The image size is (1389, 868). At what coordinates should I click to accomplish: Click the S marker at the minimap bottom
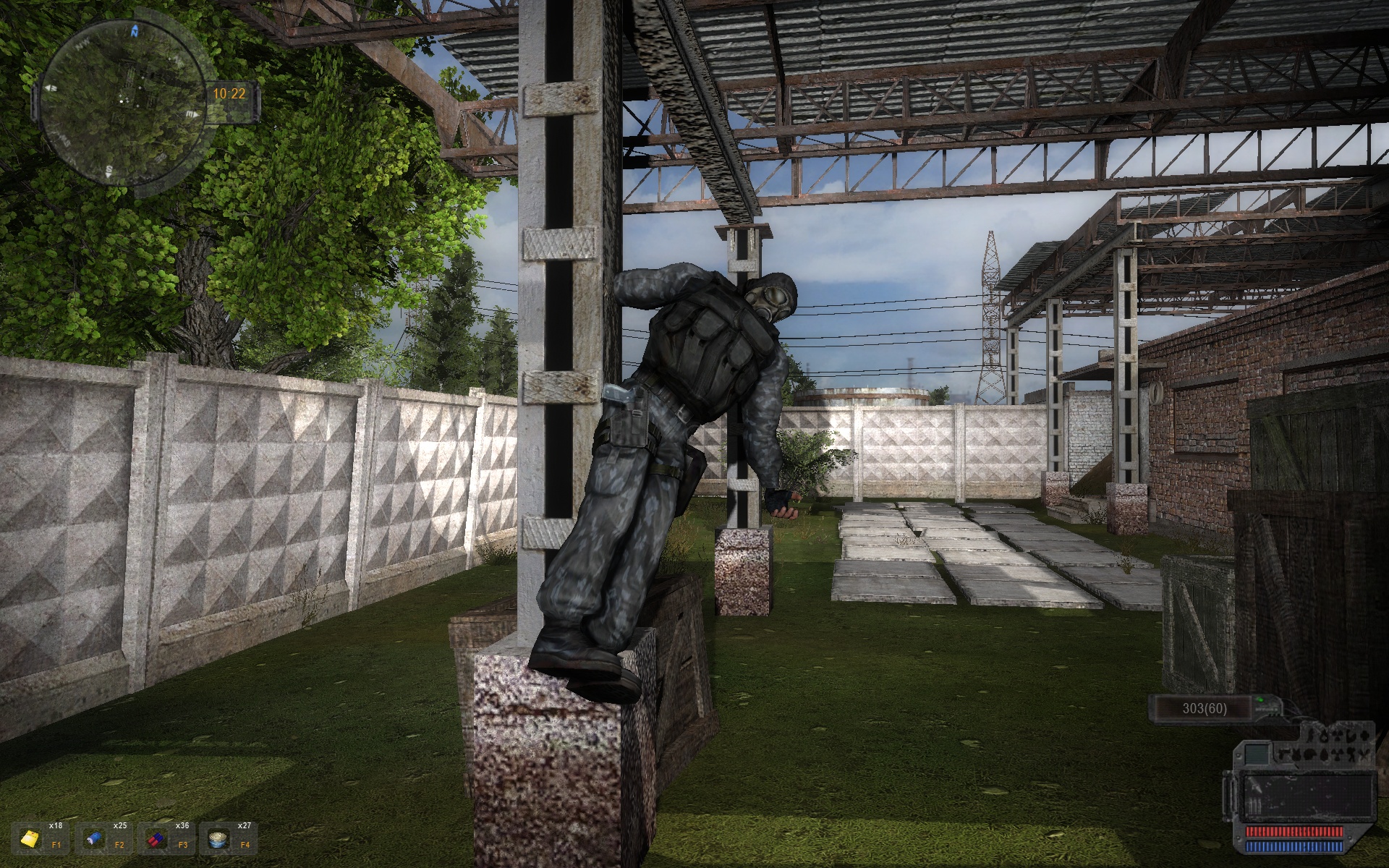pyautogui.click(x=109, y=171)
